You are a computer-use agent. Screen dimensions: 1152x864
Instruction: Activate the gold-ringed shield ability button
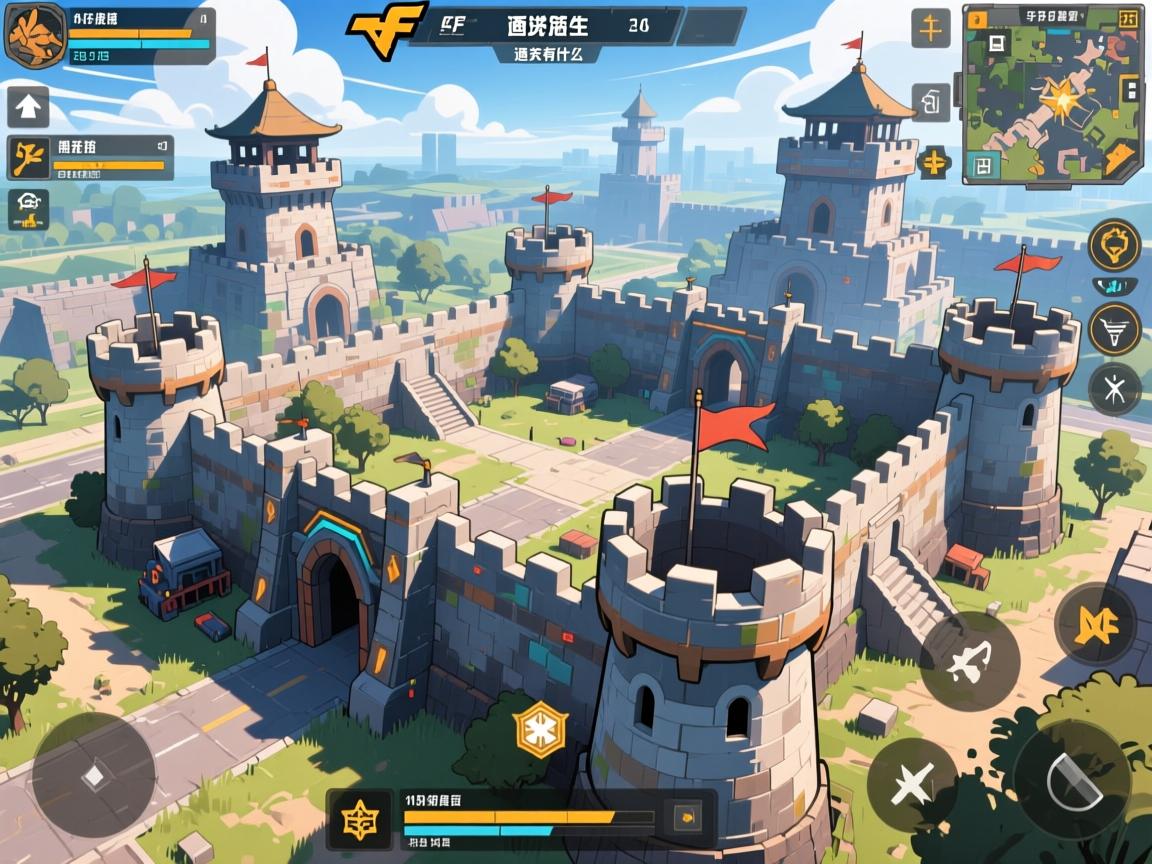click(x=1114, y=244)
